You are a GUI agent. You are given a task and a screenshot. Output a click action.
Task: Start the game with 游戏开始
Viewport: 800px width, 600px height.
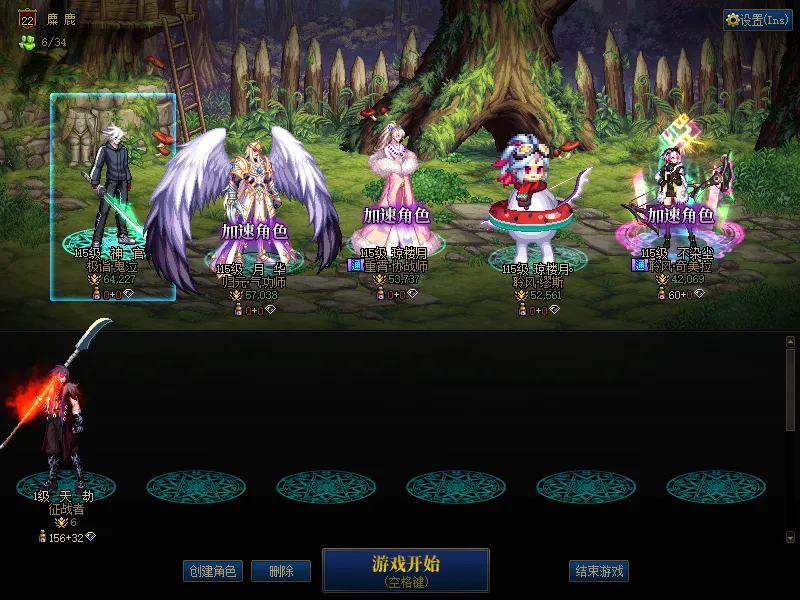(x=405, y=569)
